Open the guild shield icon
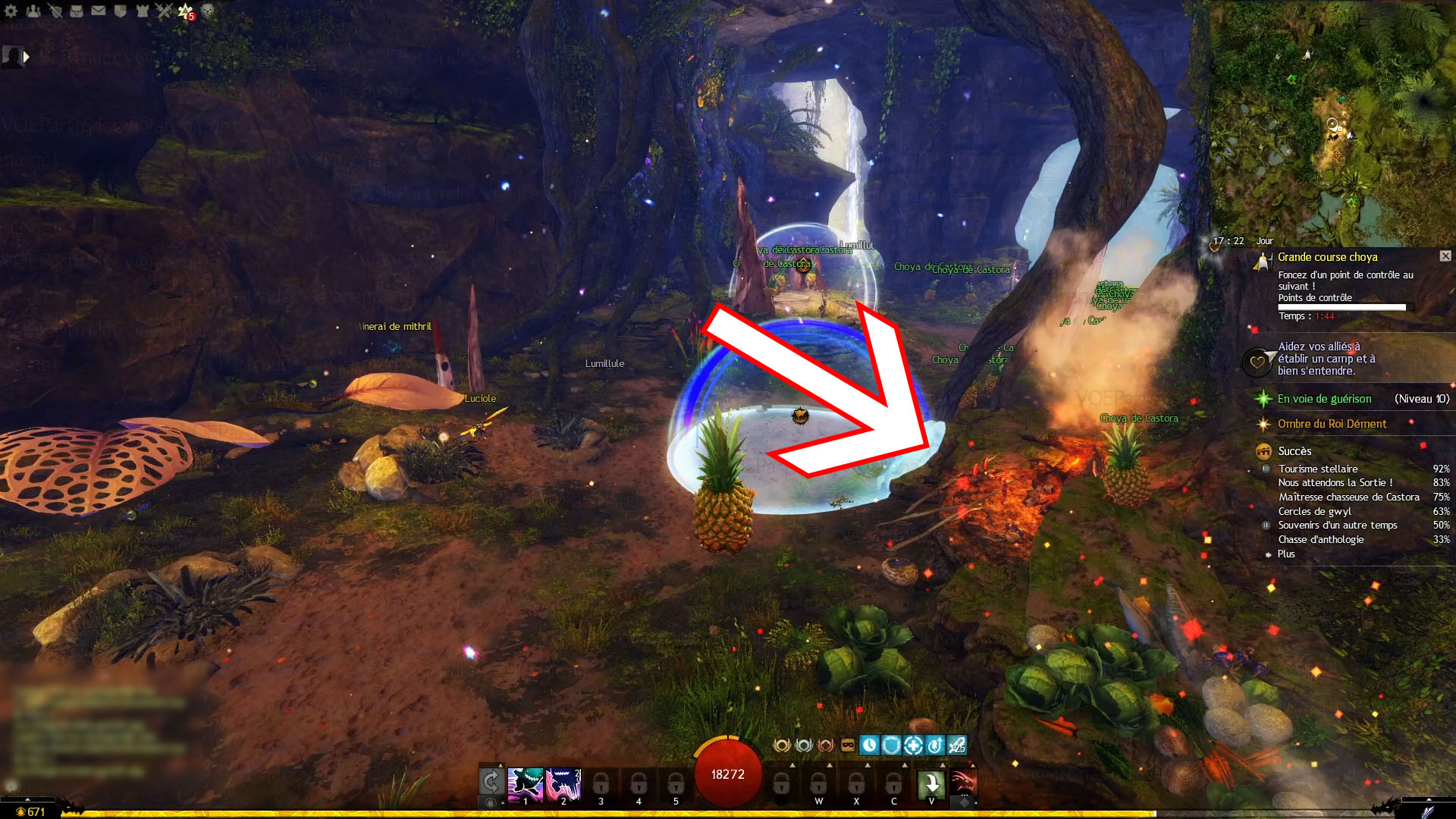This screenshot has width=1456, height=819. coord(120,11)
